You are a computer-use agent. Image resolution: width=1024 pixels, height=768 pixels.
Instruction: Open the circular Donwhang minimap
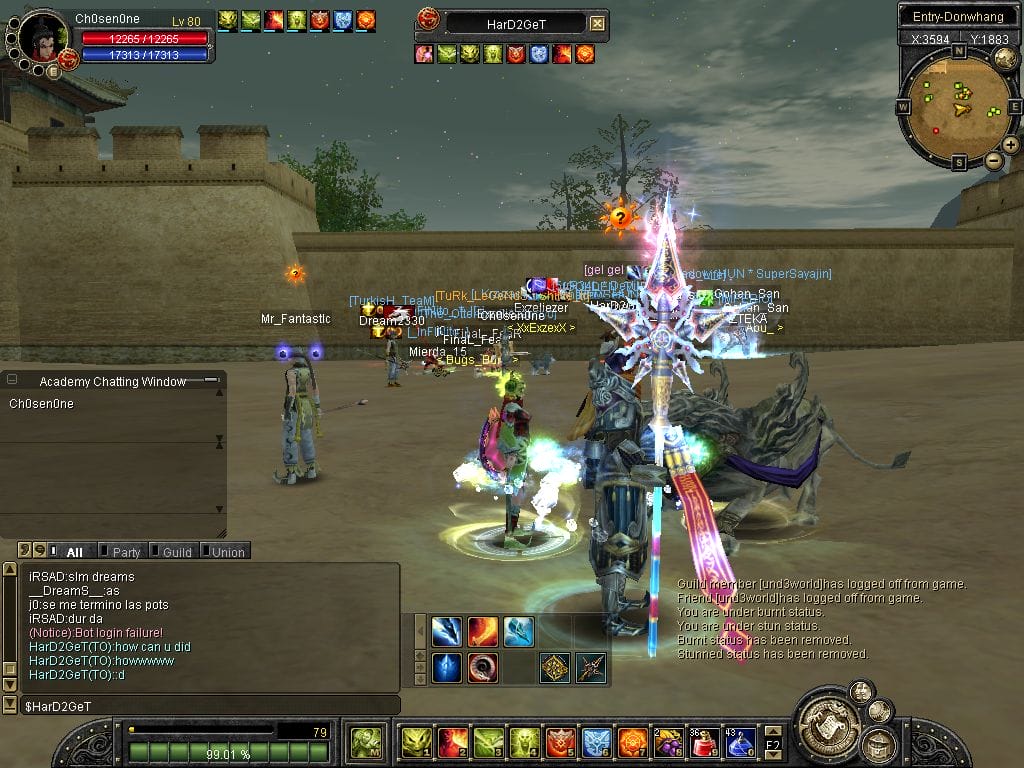(958, 105)
